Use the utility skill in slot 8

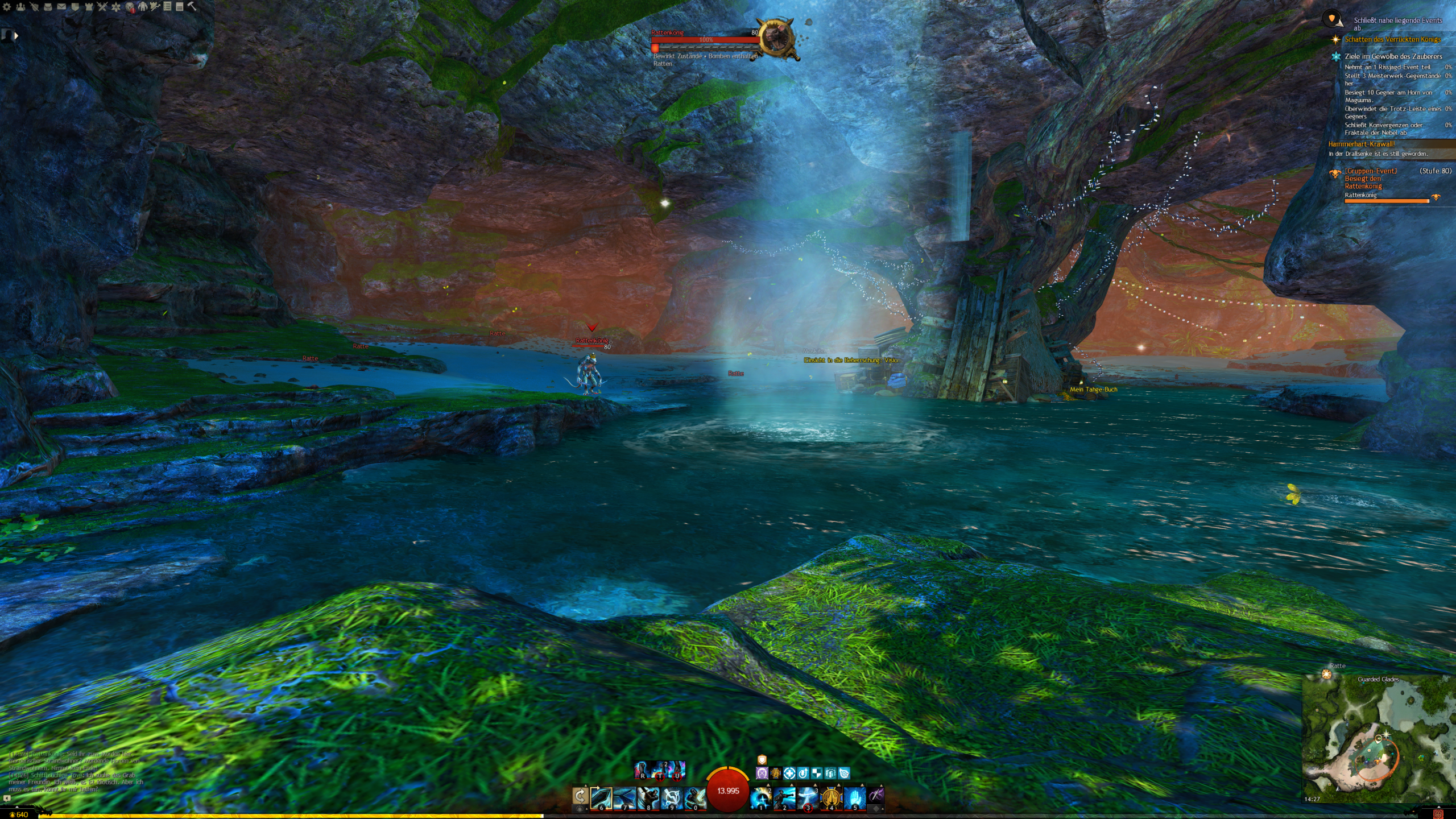tap(648, 798)
